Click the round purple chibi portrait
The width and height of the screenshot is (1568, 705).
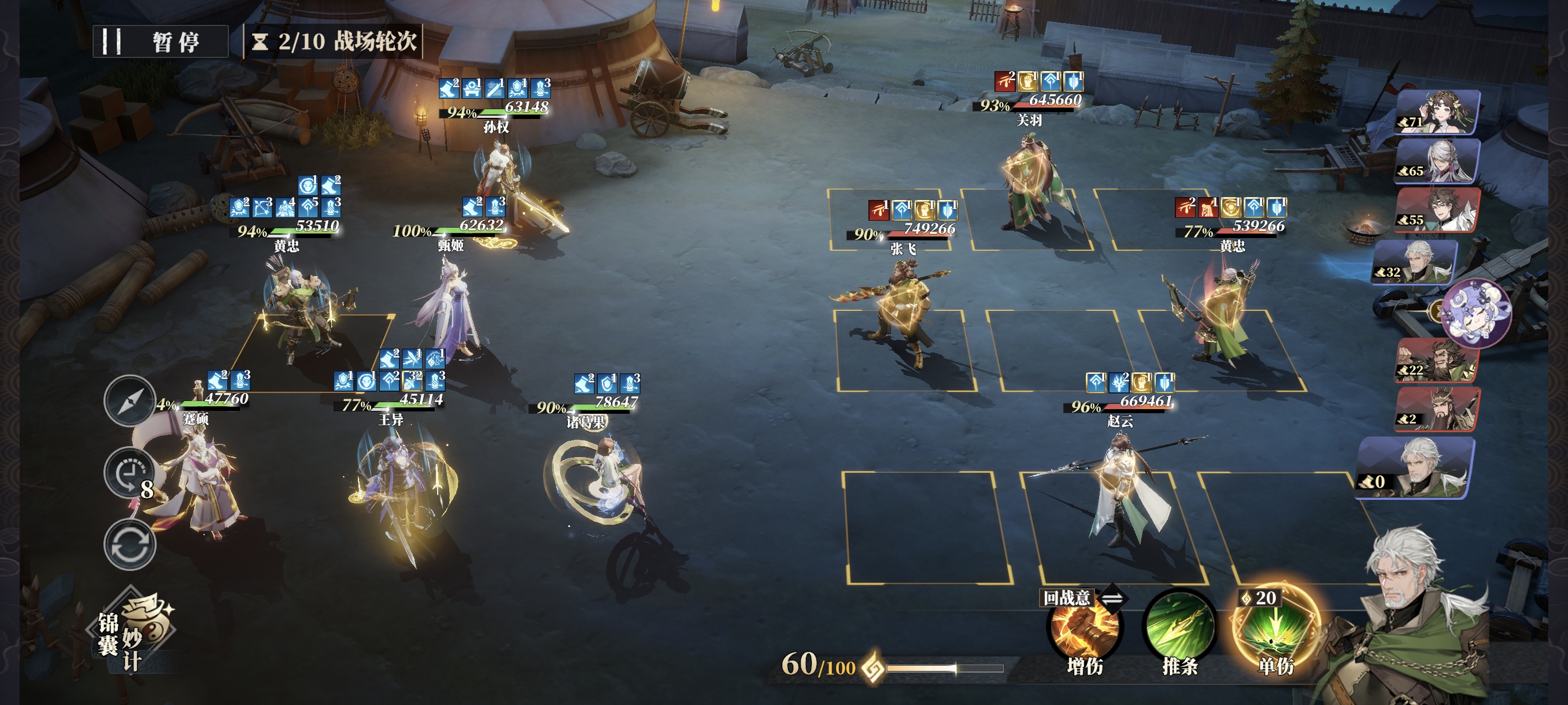1475,312
